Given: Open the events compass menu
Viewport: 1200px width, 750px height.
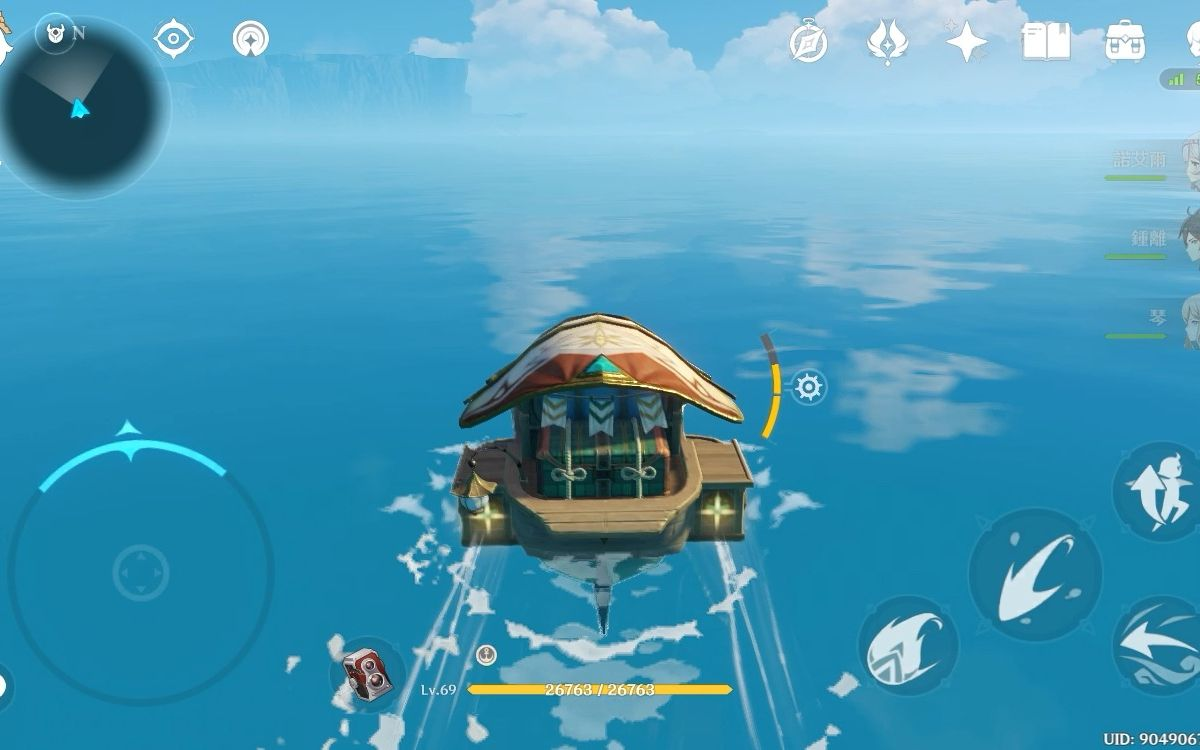Looking at the screenshot, I should tap(808, 42).
